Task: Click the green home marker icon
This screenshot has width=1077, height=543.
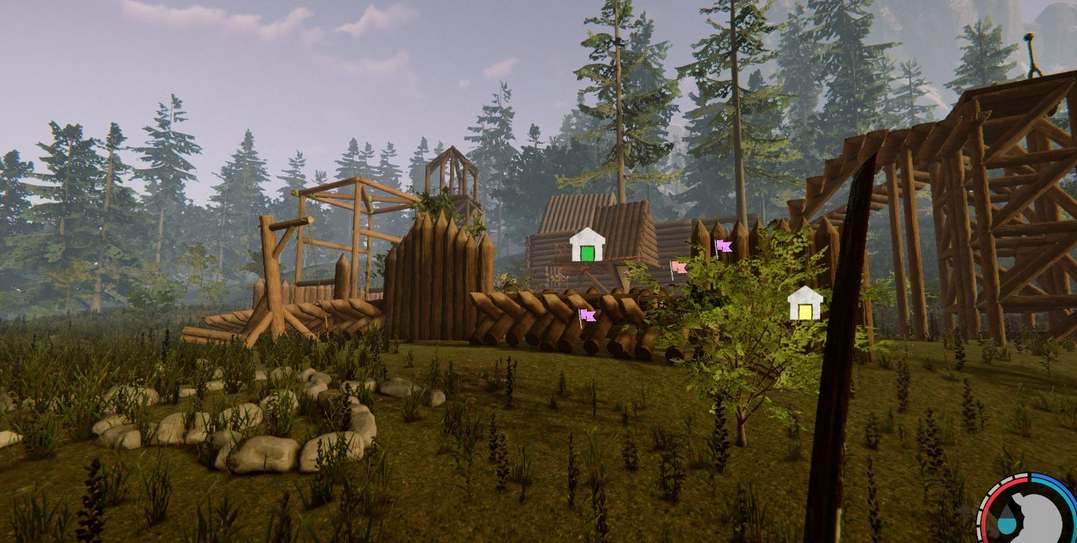Action: coord(588,245)
